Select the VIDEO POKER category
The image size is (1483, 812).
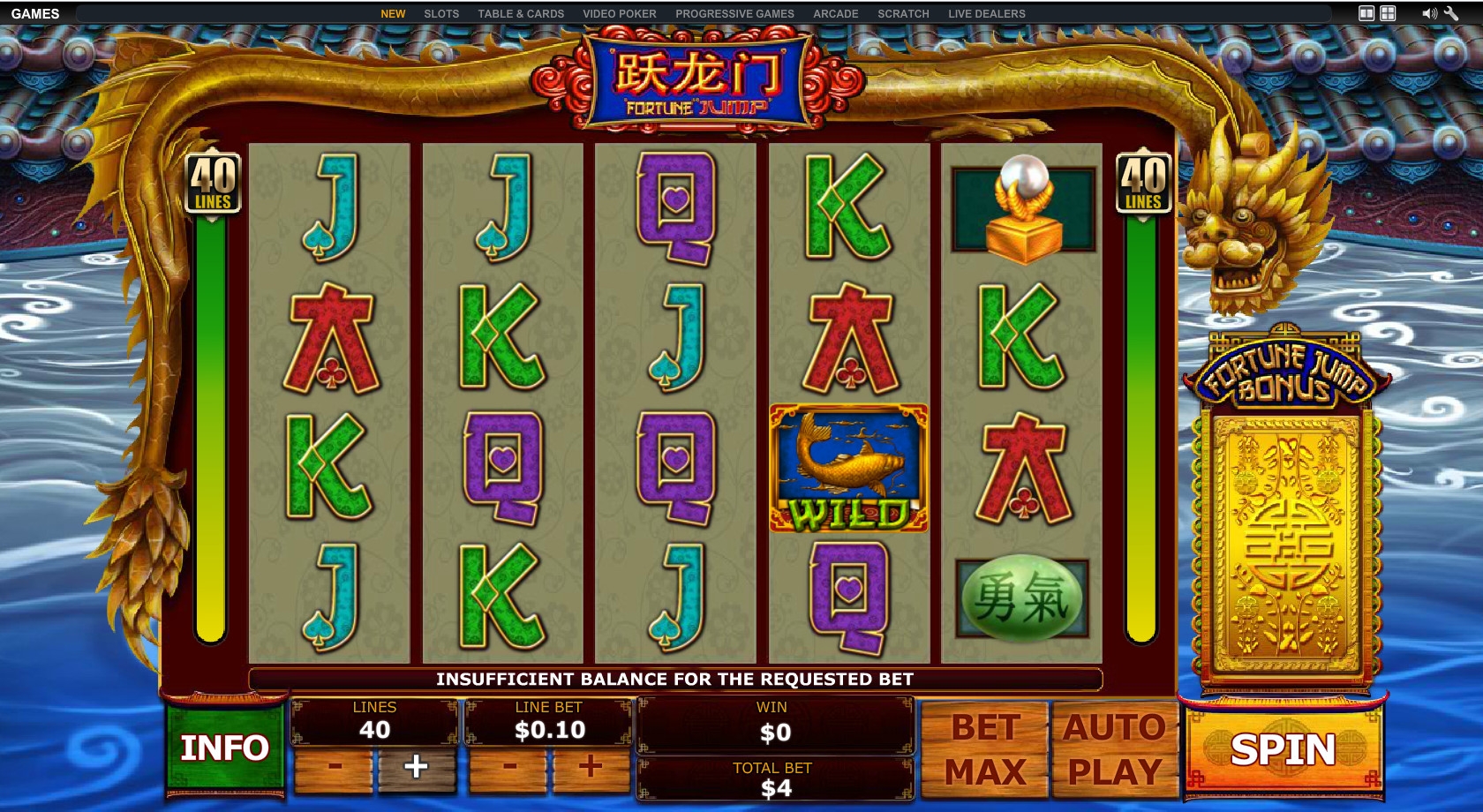620,14
